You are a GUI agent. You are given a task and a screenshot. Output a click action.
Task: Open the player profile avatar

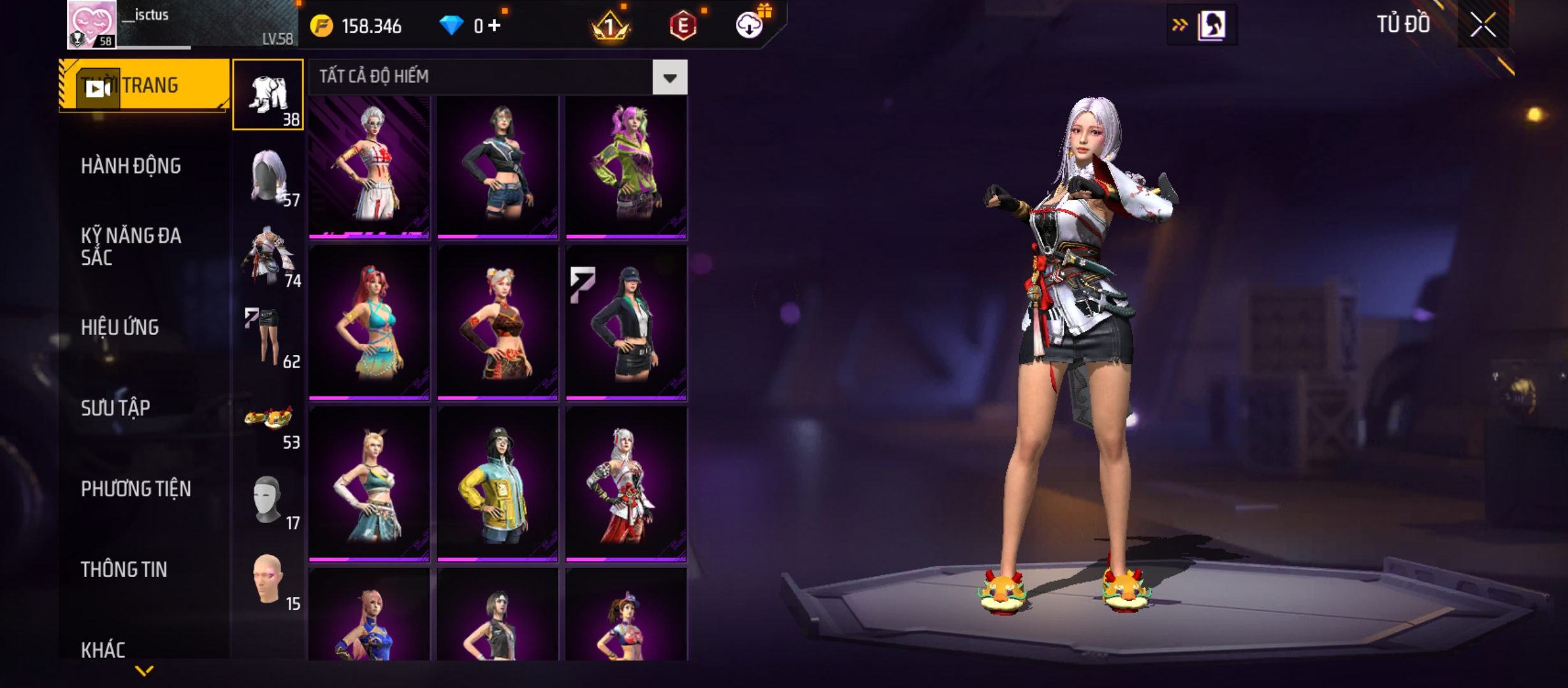[92, 24]
